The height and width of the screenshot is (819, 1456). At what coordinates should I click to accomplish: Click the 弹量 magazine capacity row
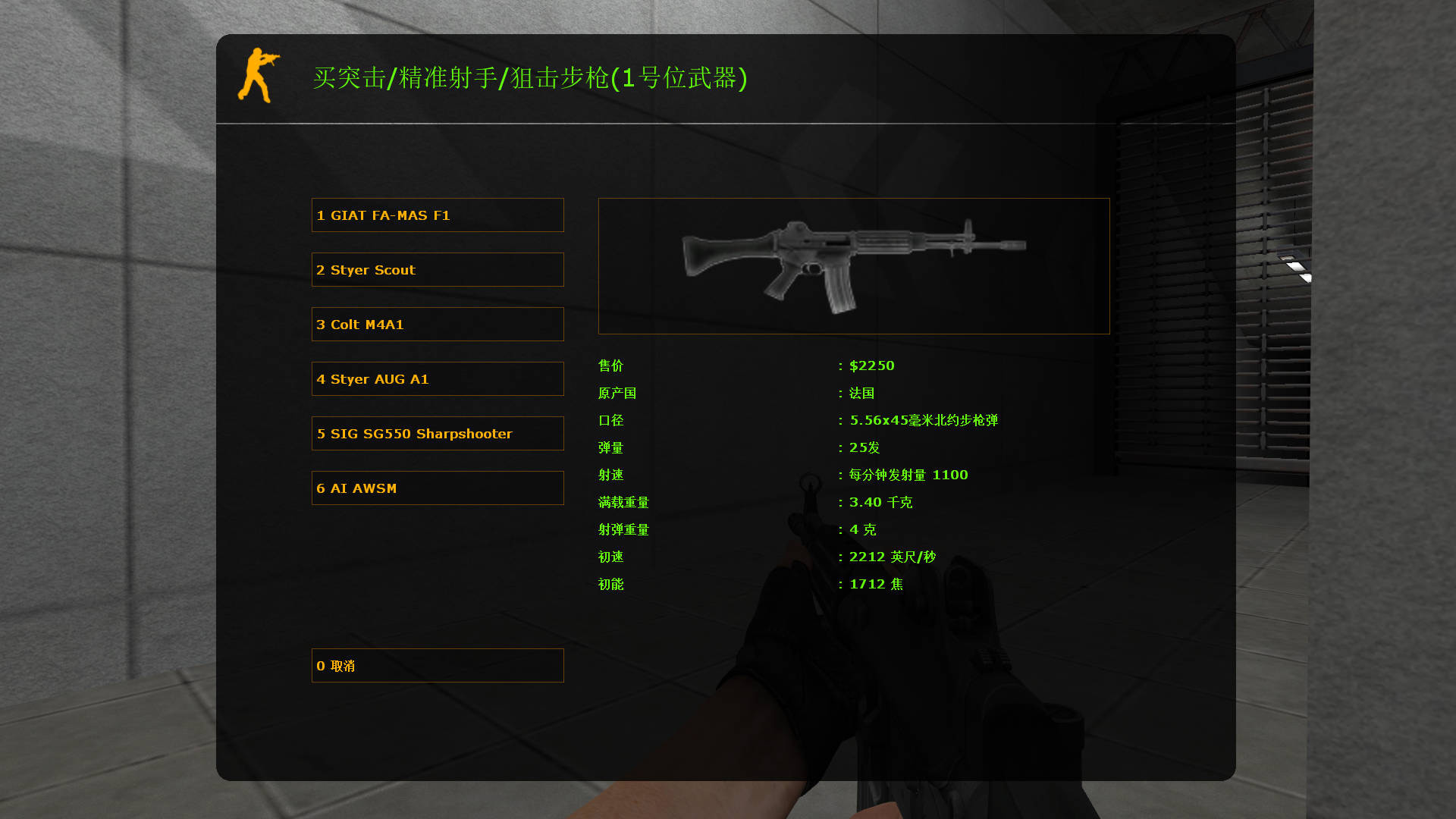click(x=610, y=447)
